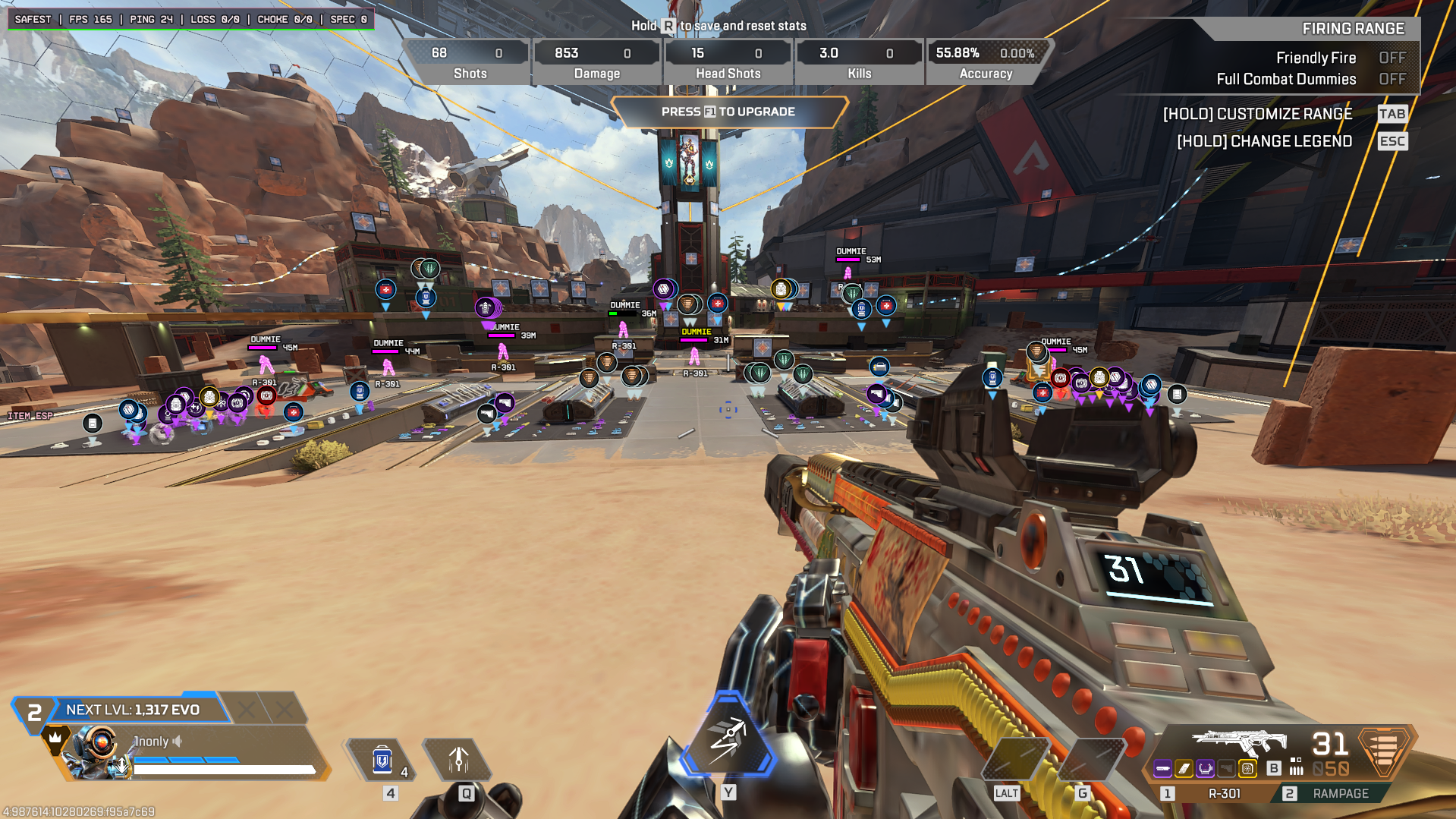Click the upgrade banner under the stats

(x=728, y=112)
